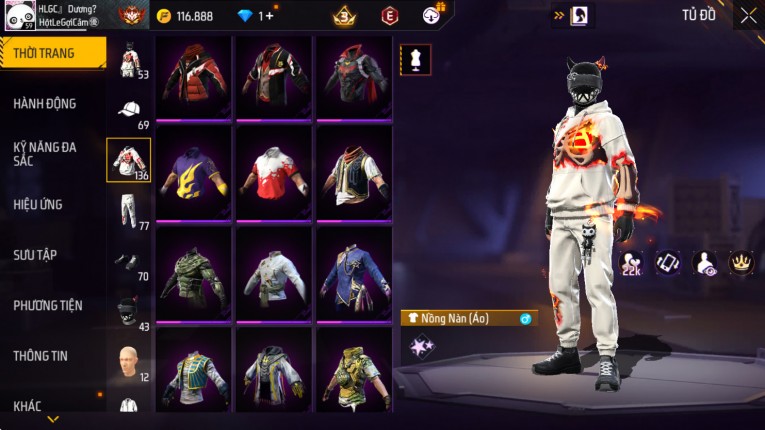Screen dimensions: 765x430
Task: Pick the purple jersey with yellow flame
Action: click(x=194, y=171)
